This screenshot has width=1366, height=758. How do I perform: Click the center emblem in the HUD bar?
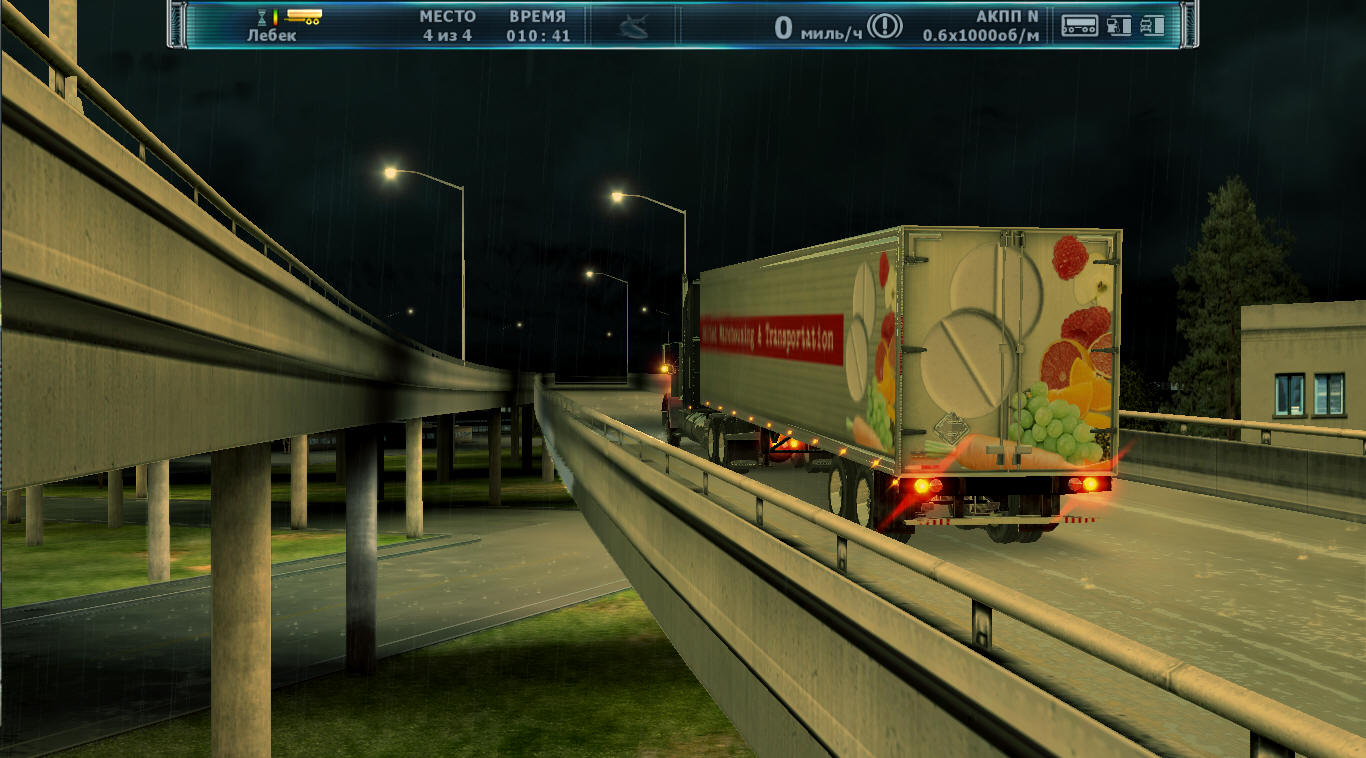tap(633, 27)
